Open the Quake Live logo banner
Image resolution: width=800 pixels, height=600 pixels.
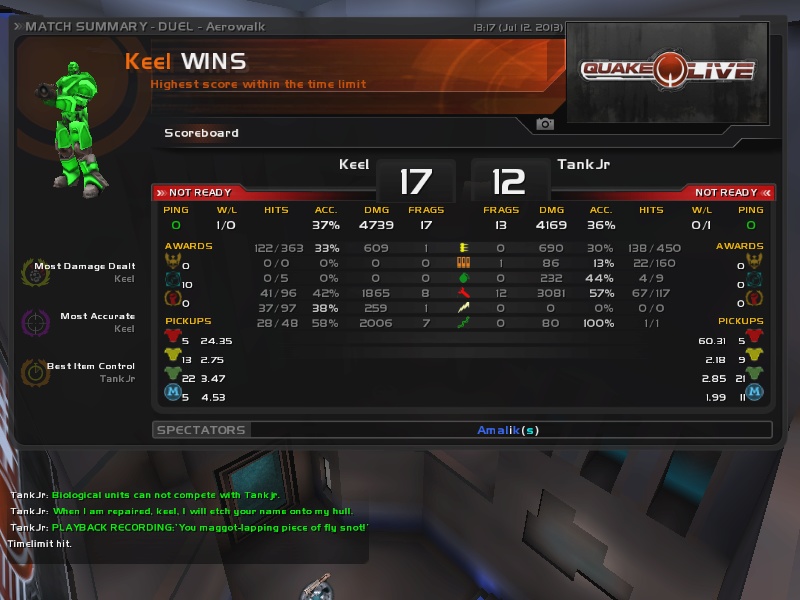[667, 70]
